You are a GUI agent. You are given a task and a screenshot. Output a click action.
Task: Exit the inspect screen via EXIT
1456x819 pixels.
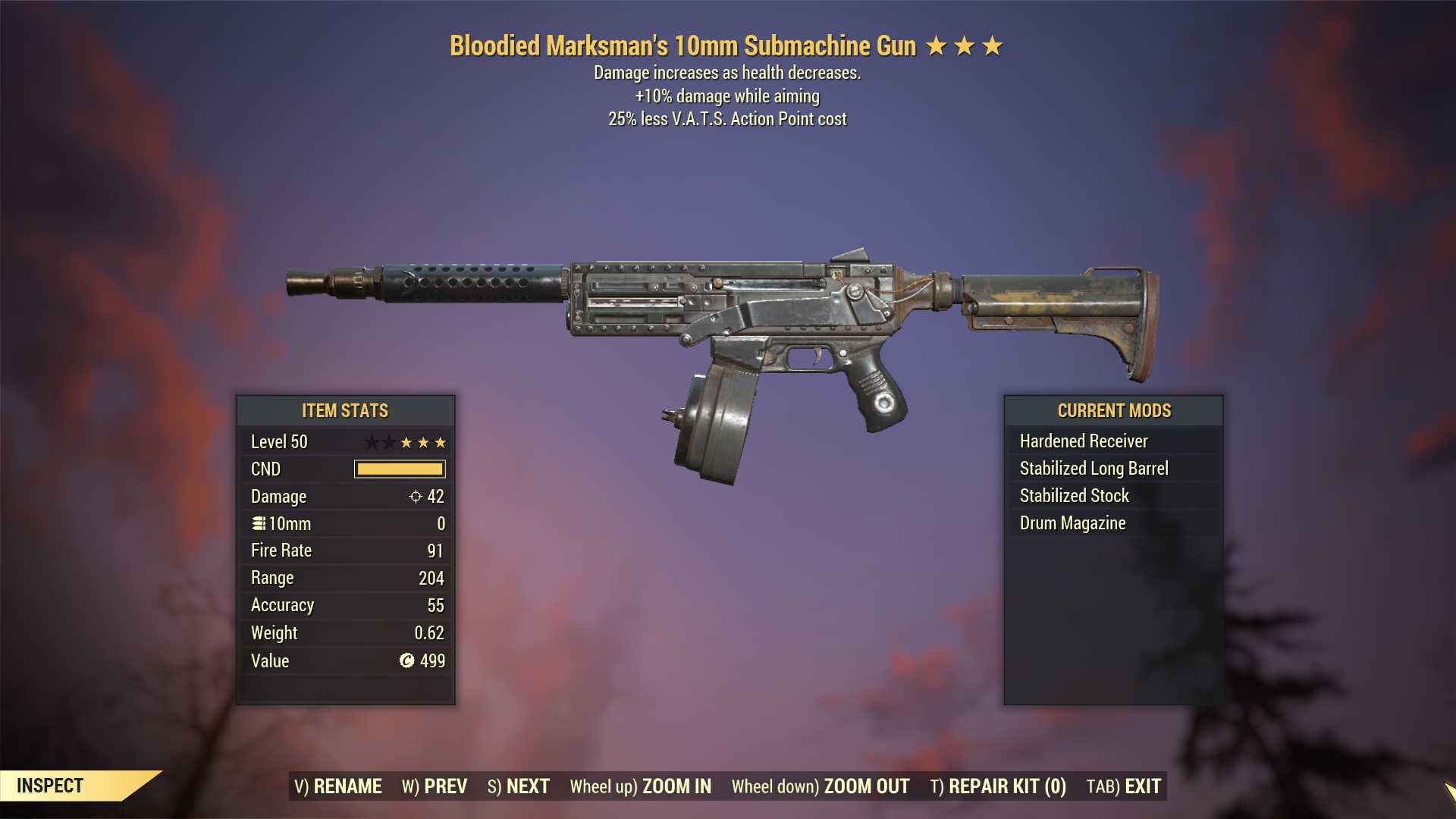1124,786
